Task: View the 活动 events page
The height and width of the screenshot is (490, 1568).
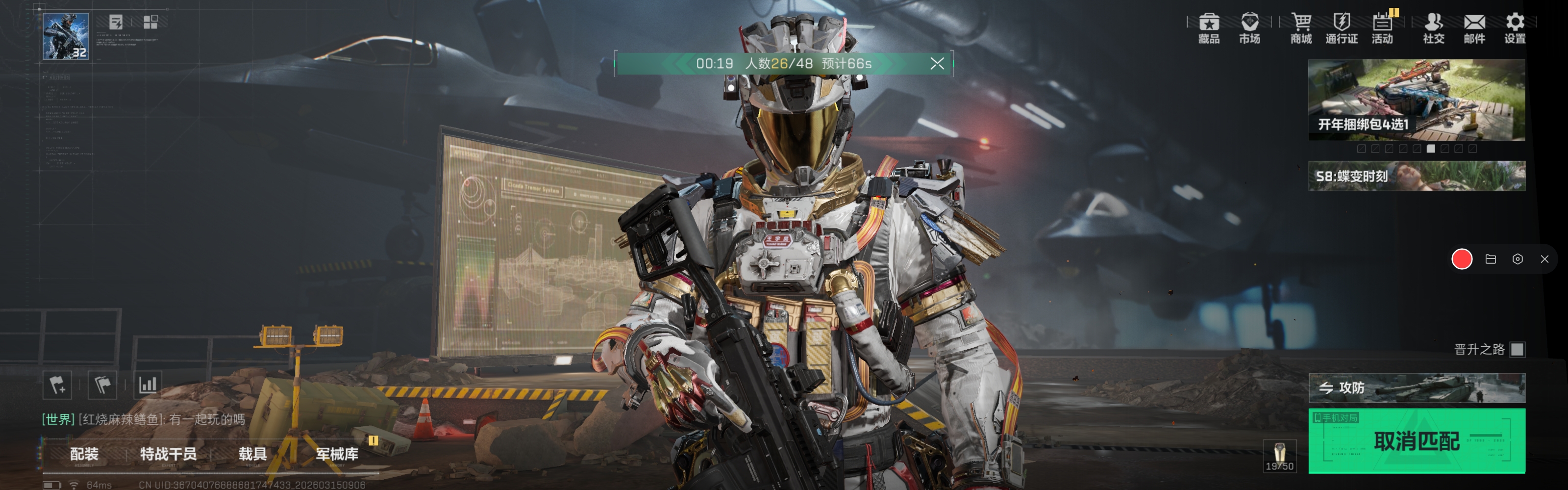Action: (x=1382, y=28)
